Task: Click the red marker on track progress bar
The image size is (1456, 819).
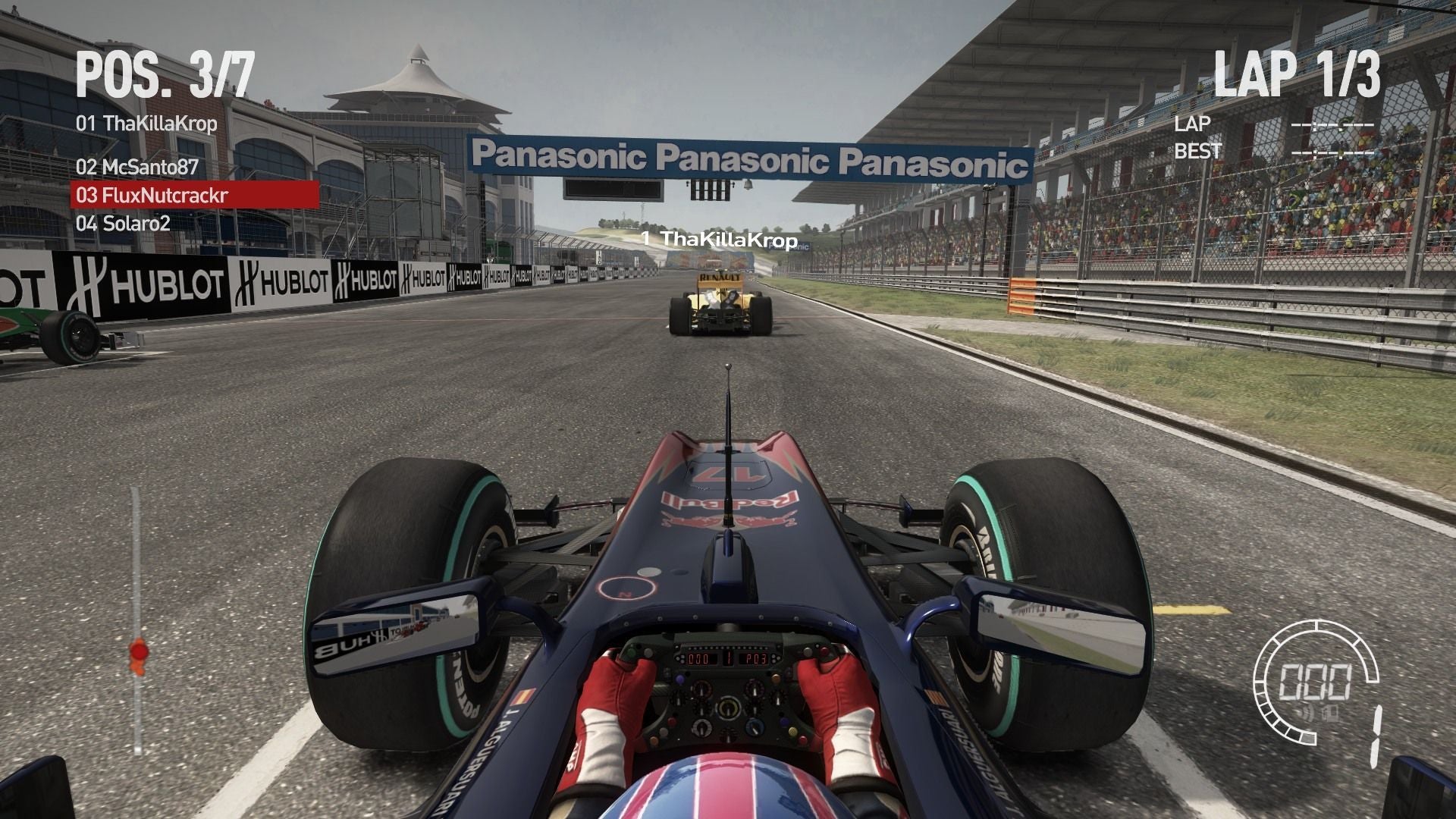Action: coord(138,651)
